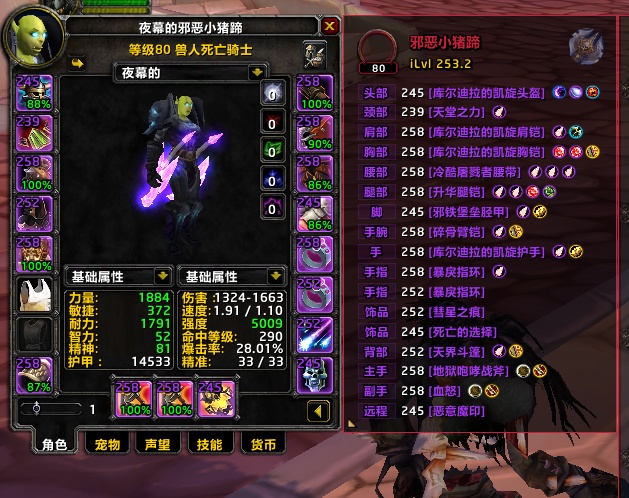Select the 死亡的选择 trinket entry
This screenshot has height=498, width=629.
[461, 331]
